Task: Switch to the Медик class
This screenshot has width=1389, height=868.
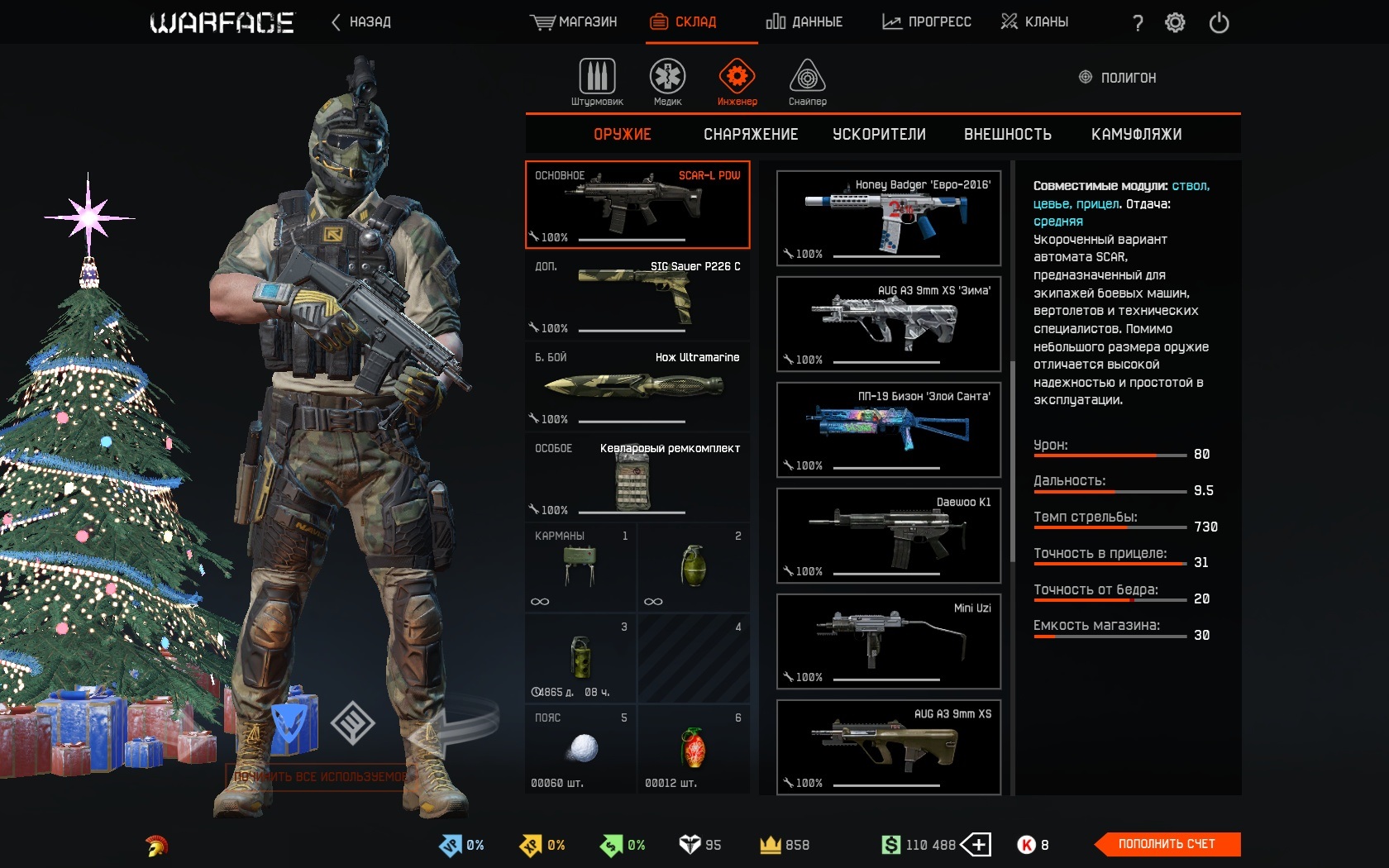Action: pyautogui.click(x=666, y=79)
